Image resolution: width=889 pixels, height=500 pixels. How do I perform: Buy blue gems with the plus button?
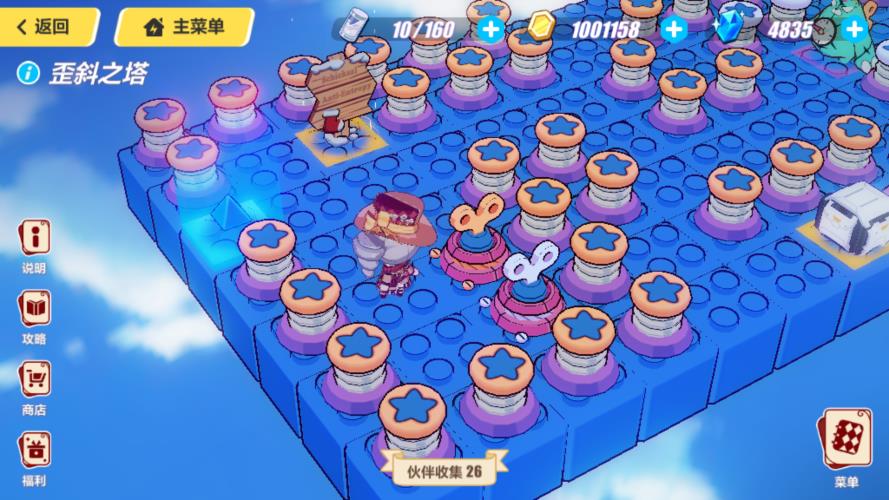click(853, 29)
